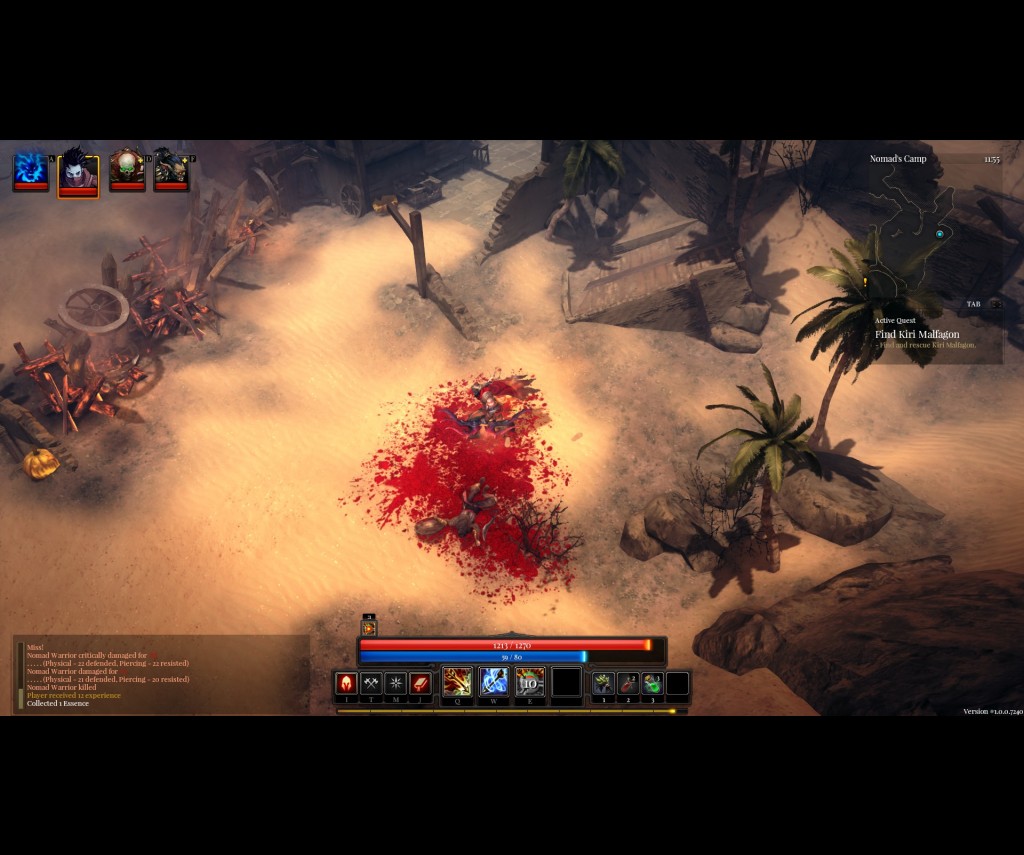Open the red helmet character menu
1024x855 pixels.
[346, 683]
